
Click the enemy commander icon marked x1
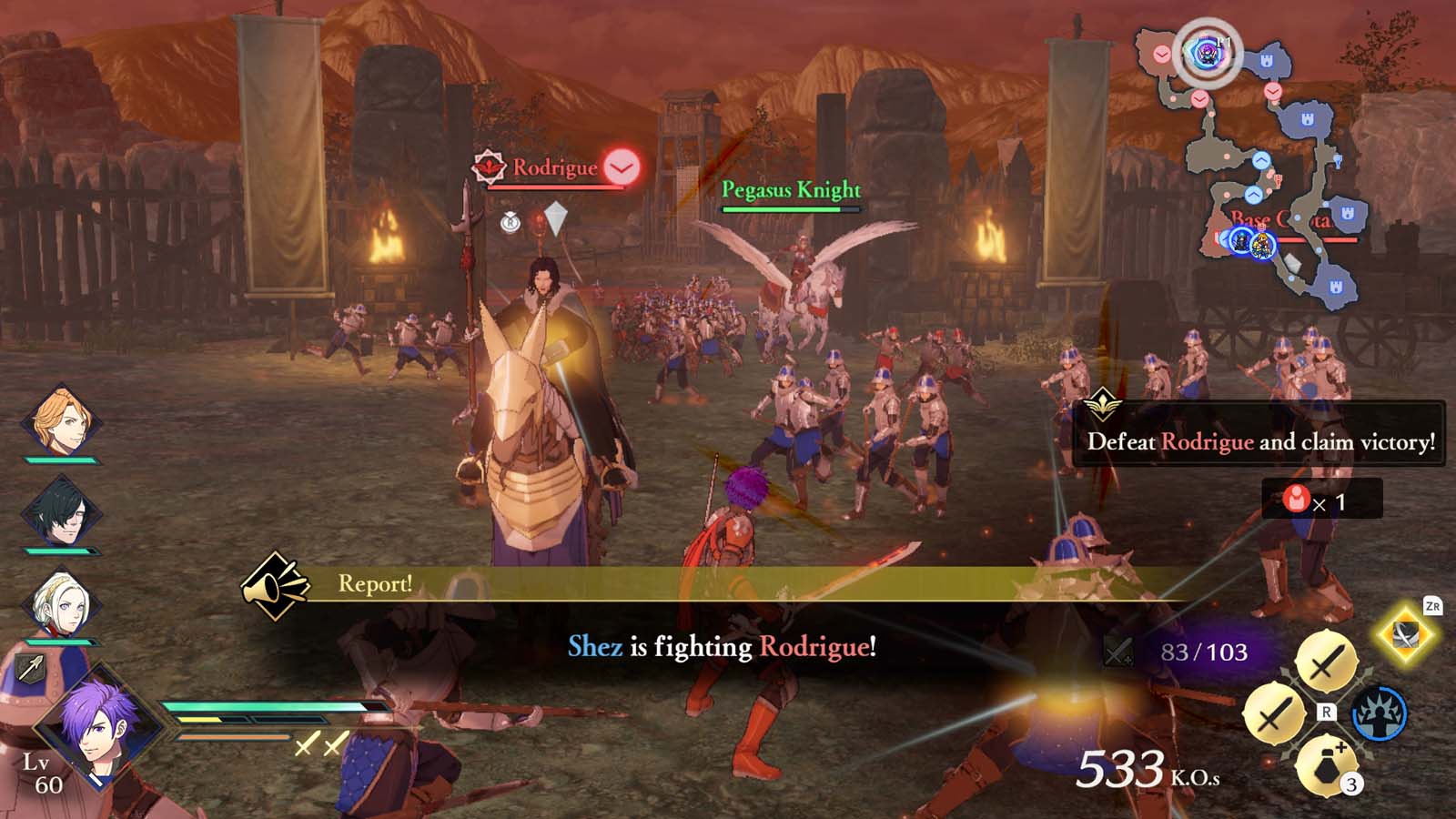[1298, 499]
